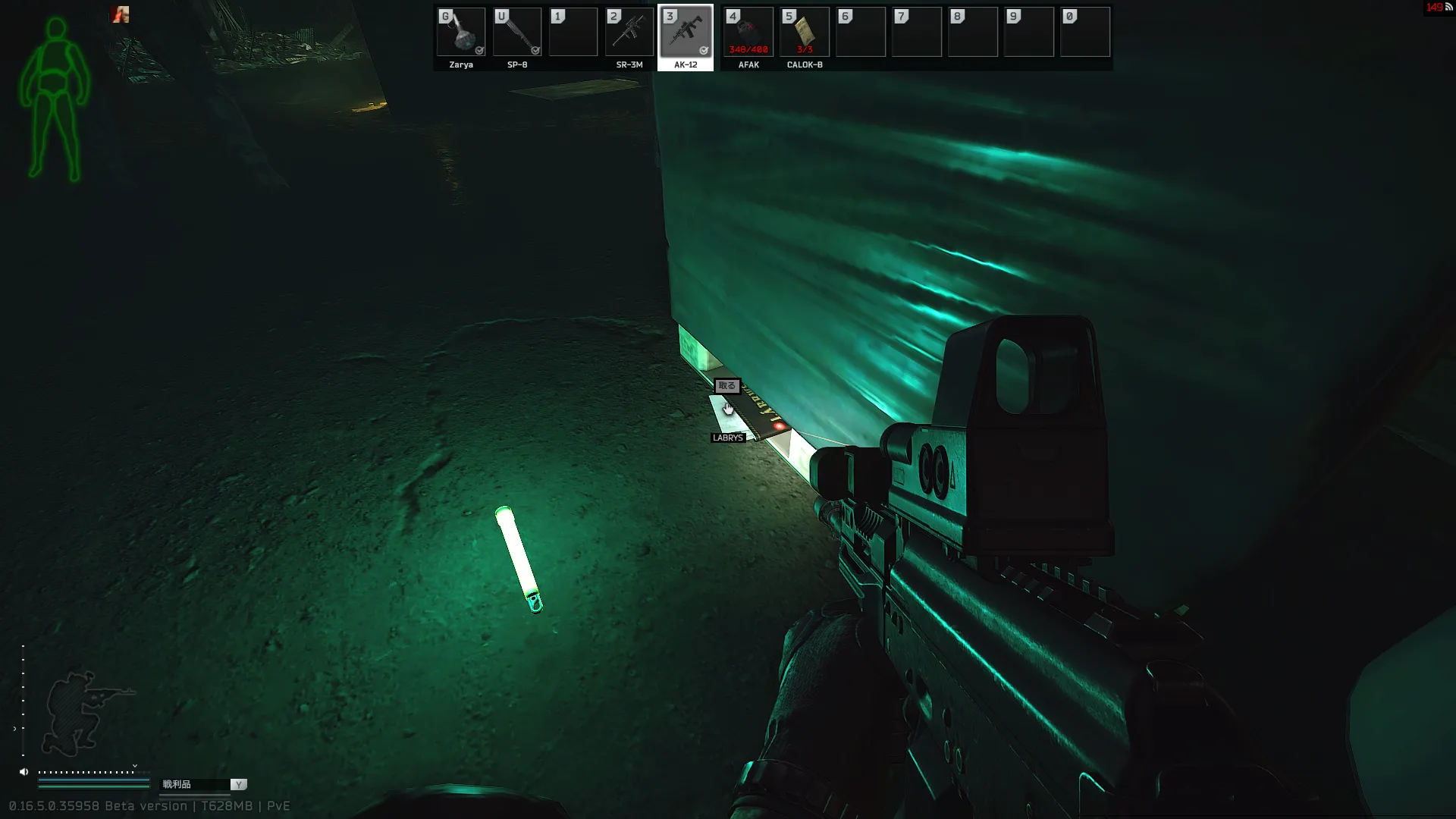Select the active AK-12 weapon slot
Screen dimensions: 1456x819
click(686, 33)
